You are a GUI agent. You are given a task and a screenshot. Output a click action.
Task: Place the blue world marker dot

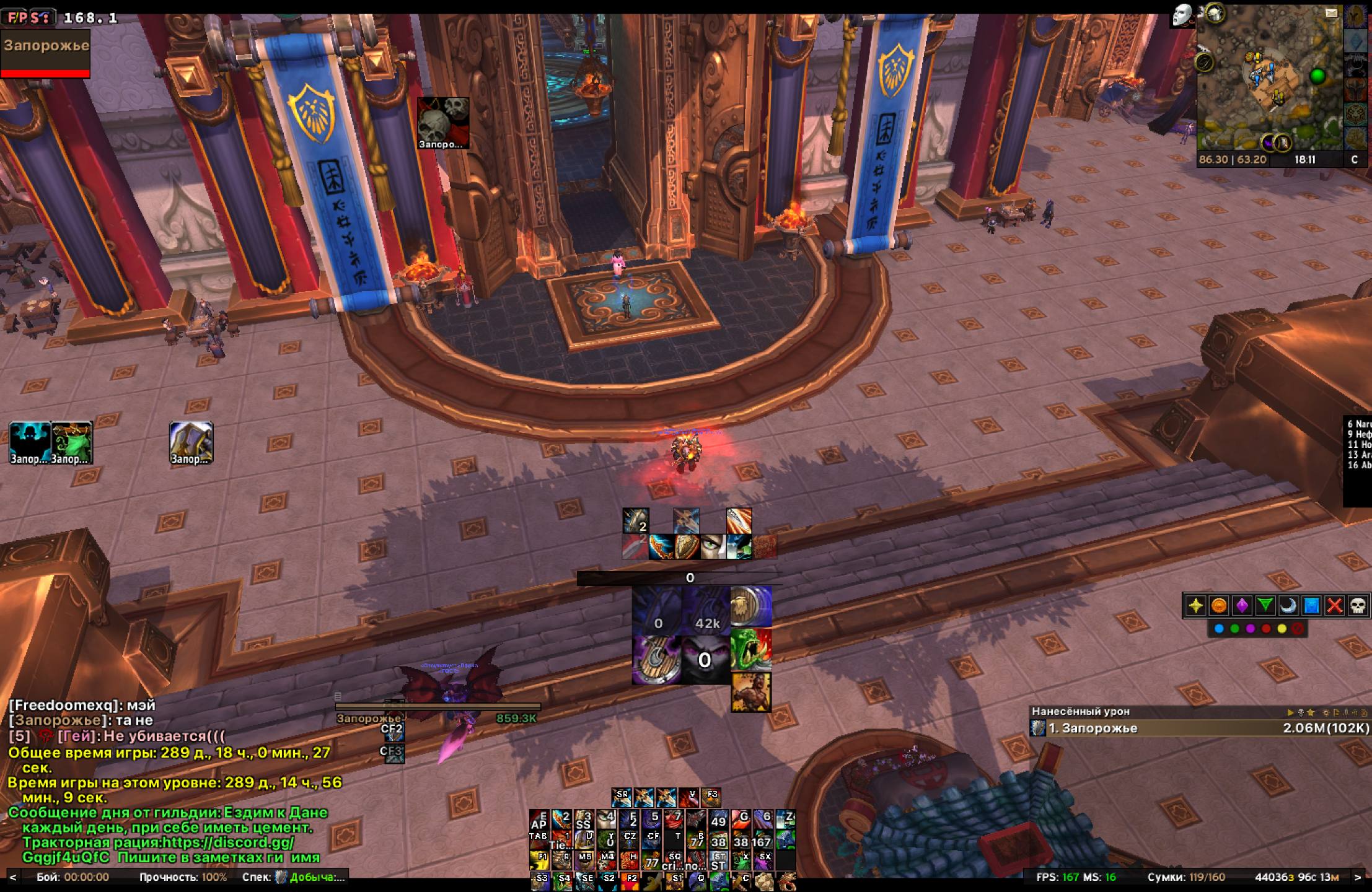1219,629
